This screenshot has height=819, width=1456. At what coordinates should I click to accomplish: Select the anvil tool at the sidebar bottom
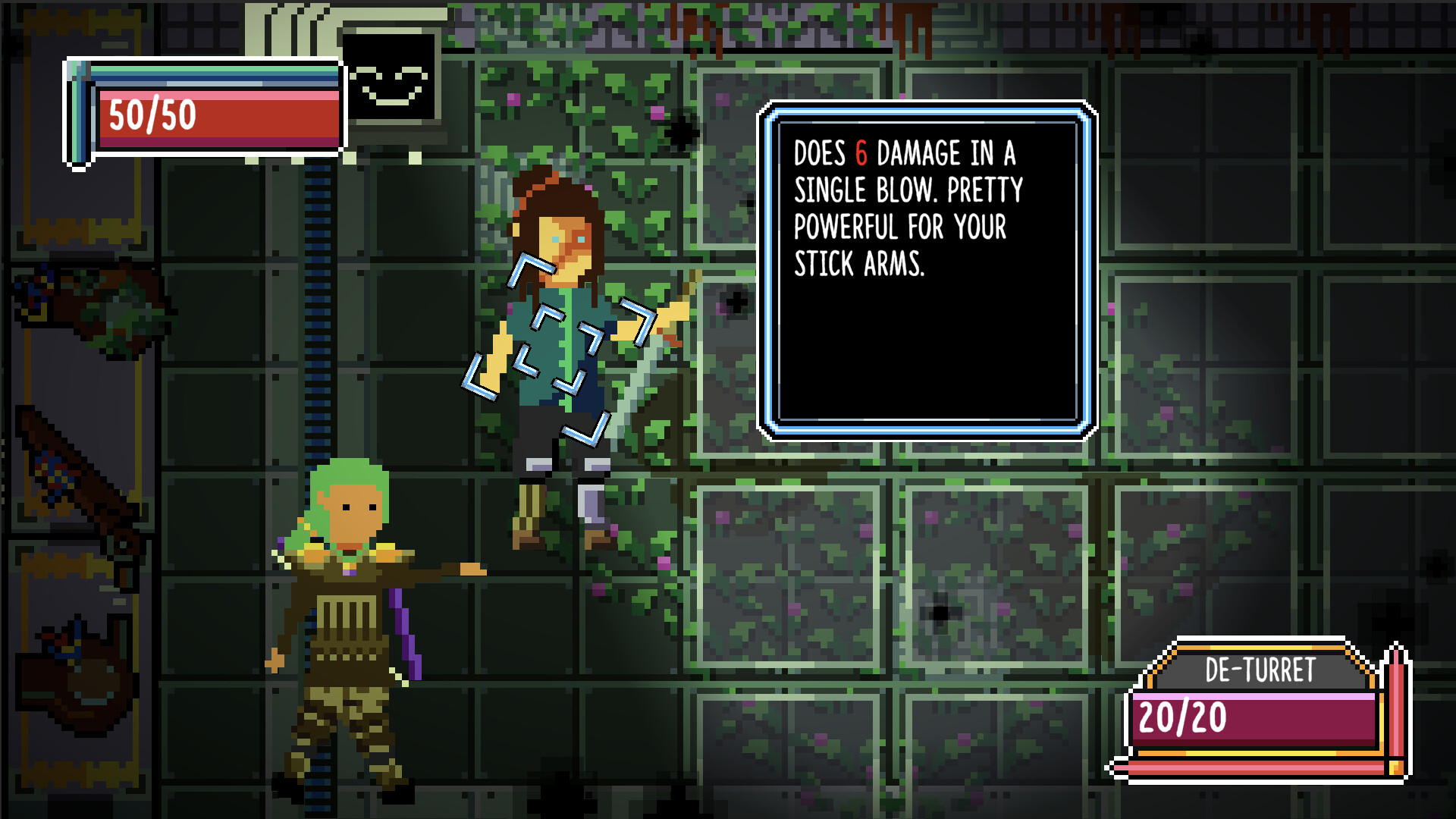coord(80,675)
